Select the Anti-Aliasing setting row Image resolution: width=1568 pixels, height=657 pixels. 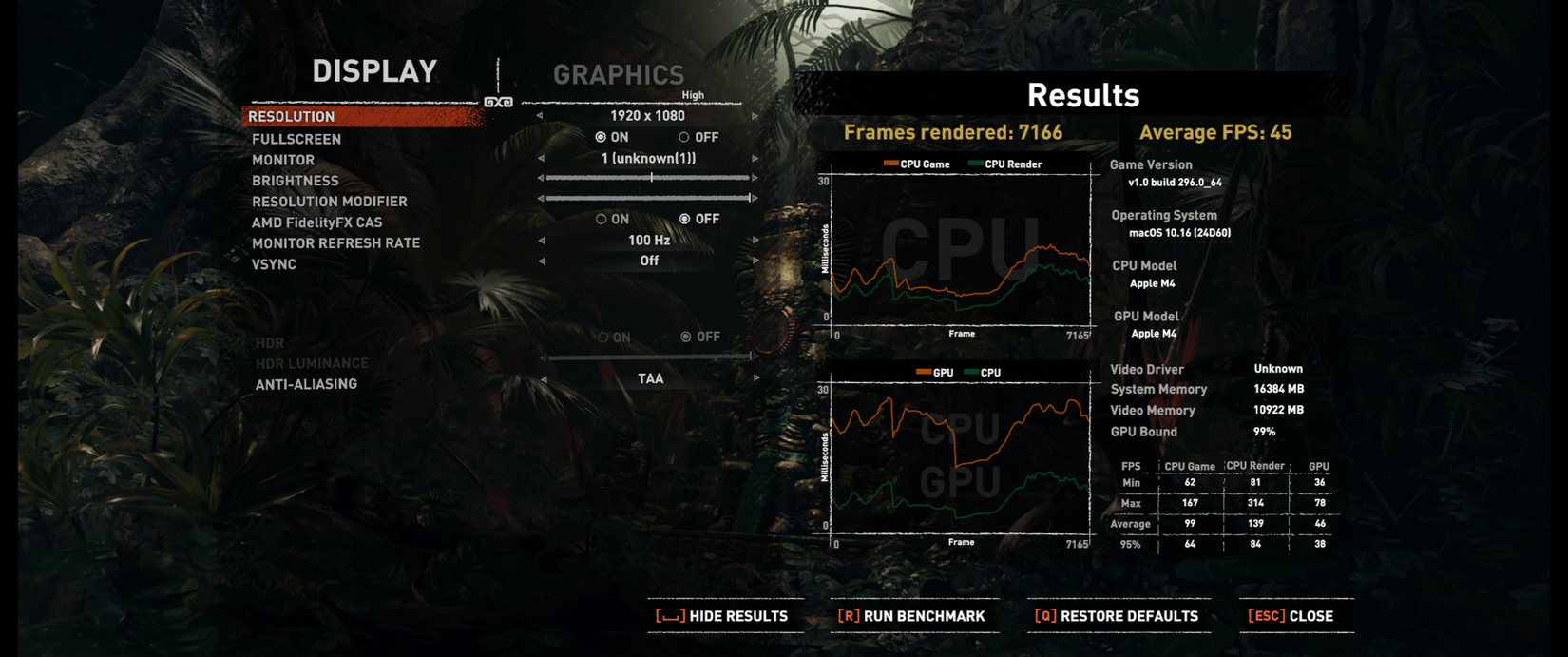[306, 384]
